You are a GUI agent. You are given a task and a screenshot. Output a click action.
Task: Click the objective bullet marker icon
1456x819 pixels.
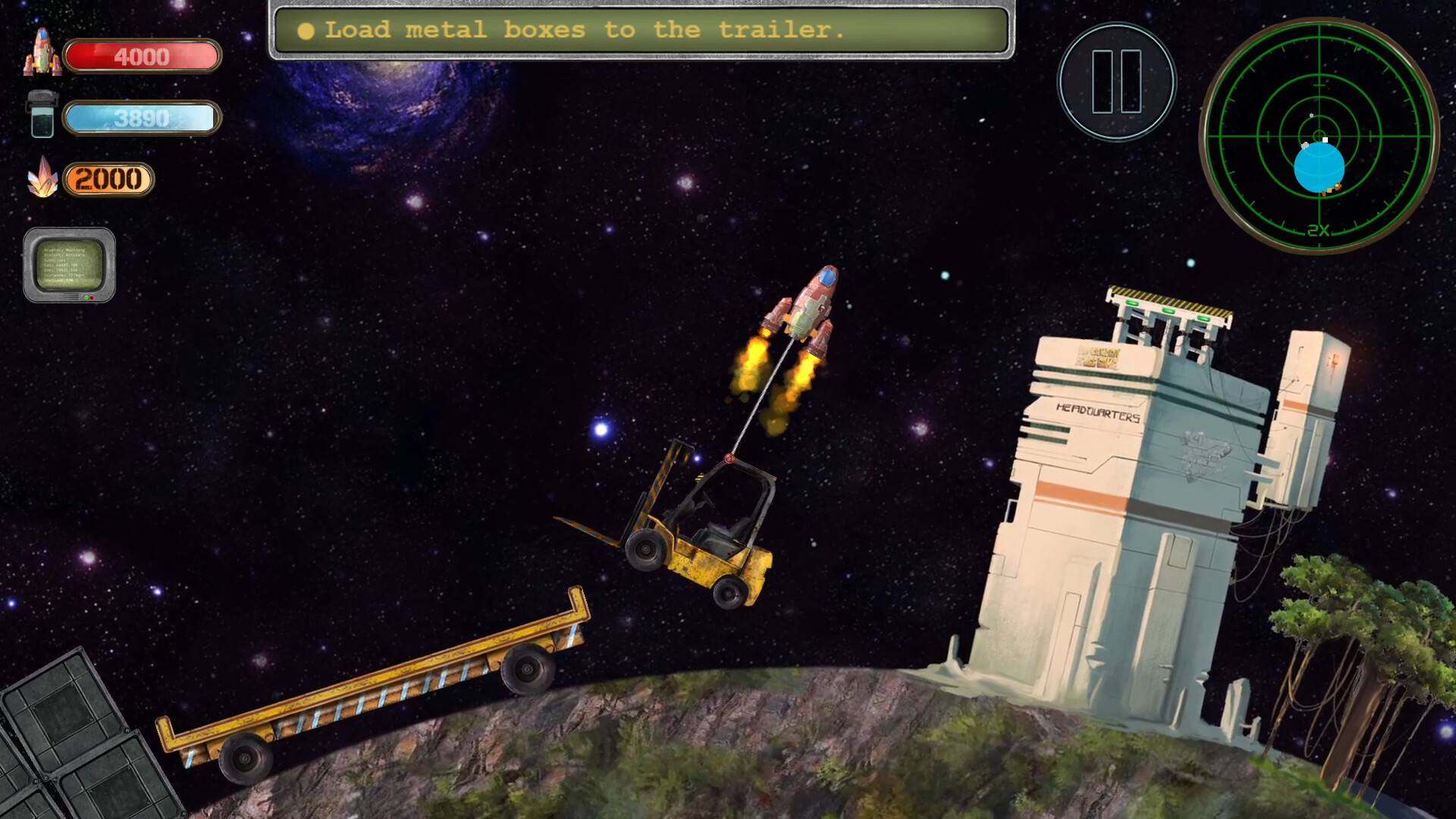point(306,31)
